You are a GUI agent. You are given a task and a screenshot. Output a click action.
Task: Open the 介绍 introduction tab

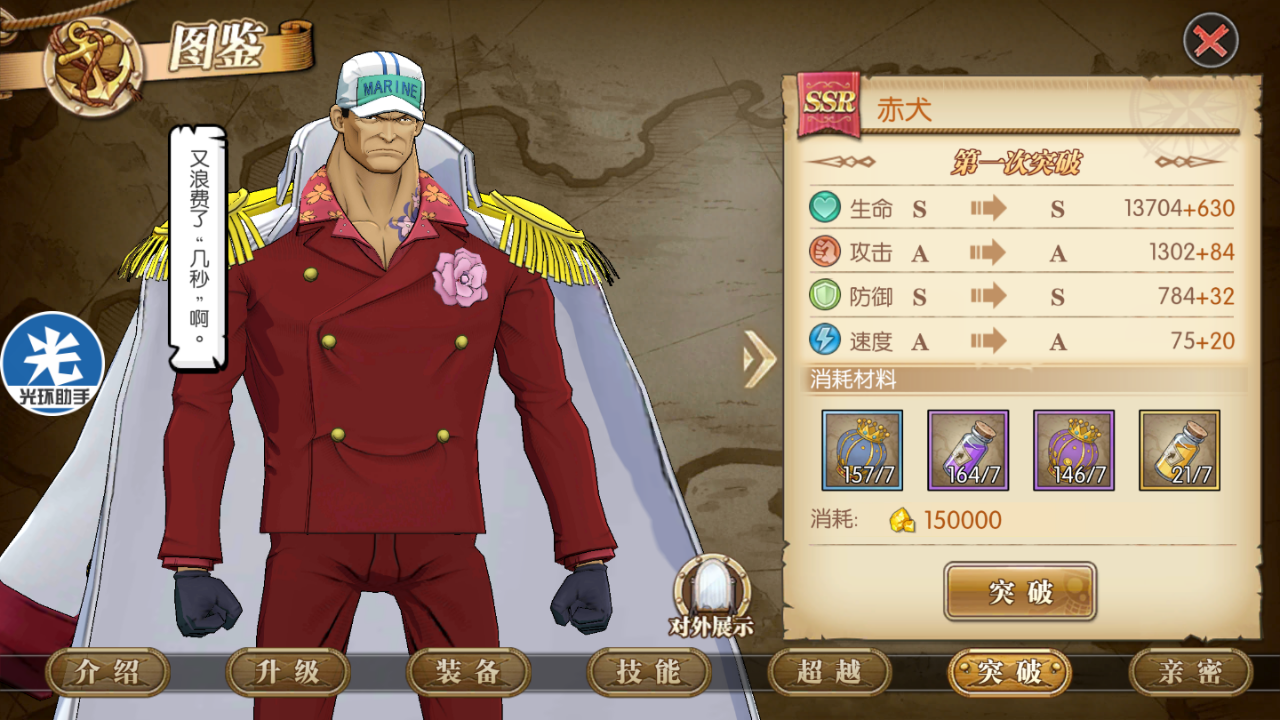click(108, 672)
